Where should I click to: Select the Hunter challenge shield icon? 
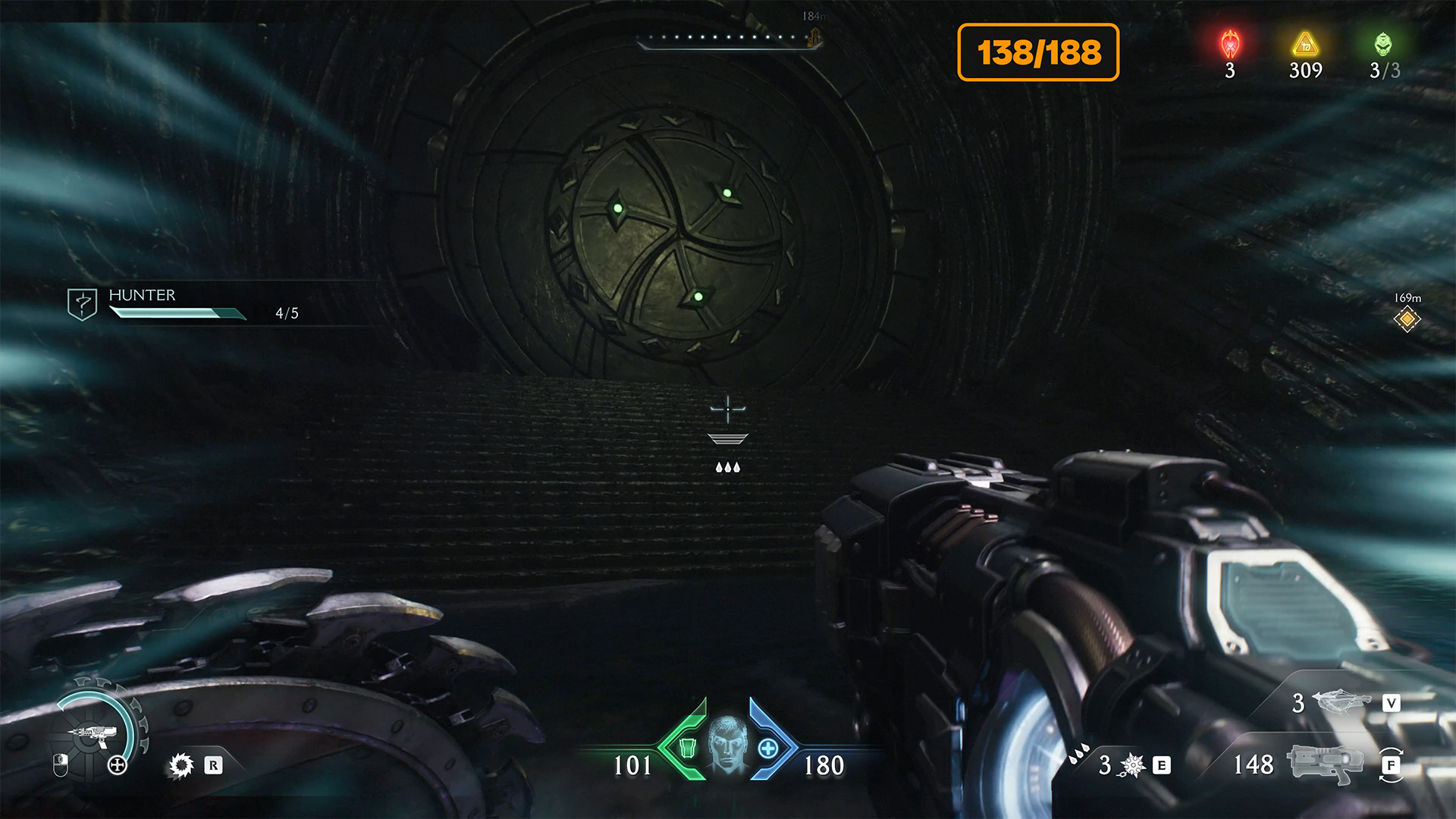point(82,304)
